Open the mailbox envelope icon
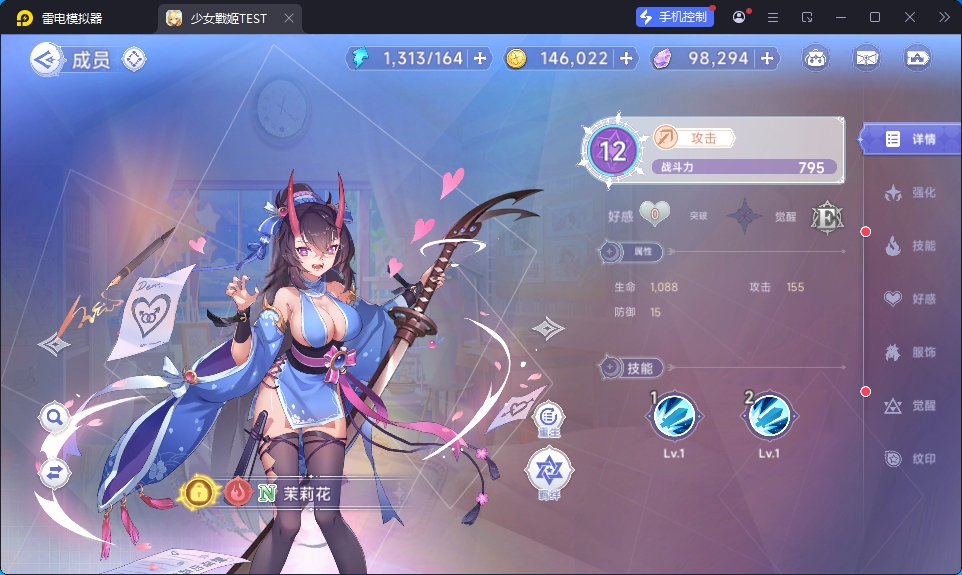The width and height of the screenshot is (962, 575). [x=866, y=58]
